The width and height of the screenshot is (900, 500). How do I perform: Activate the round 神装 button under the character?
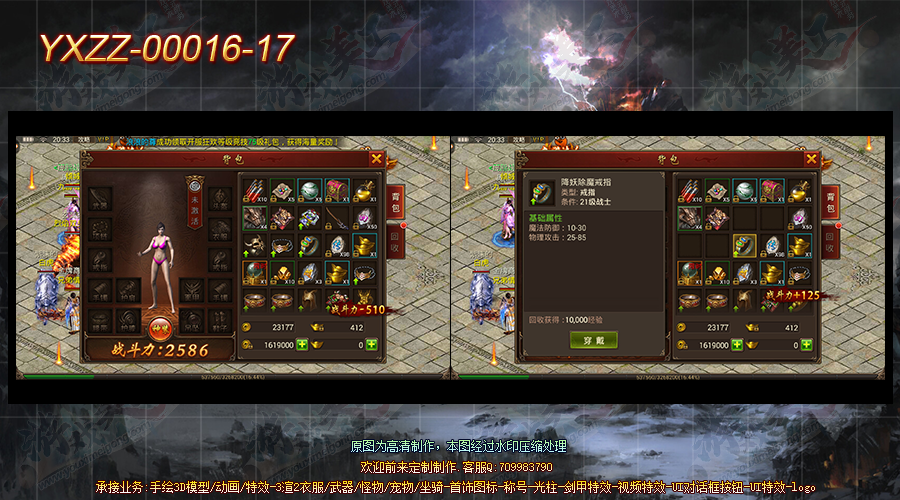tap(158, 328)
